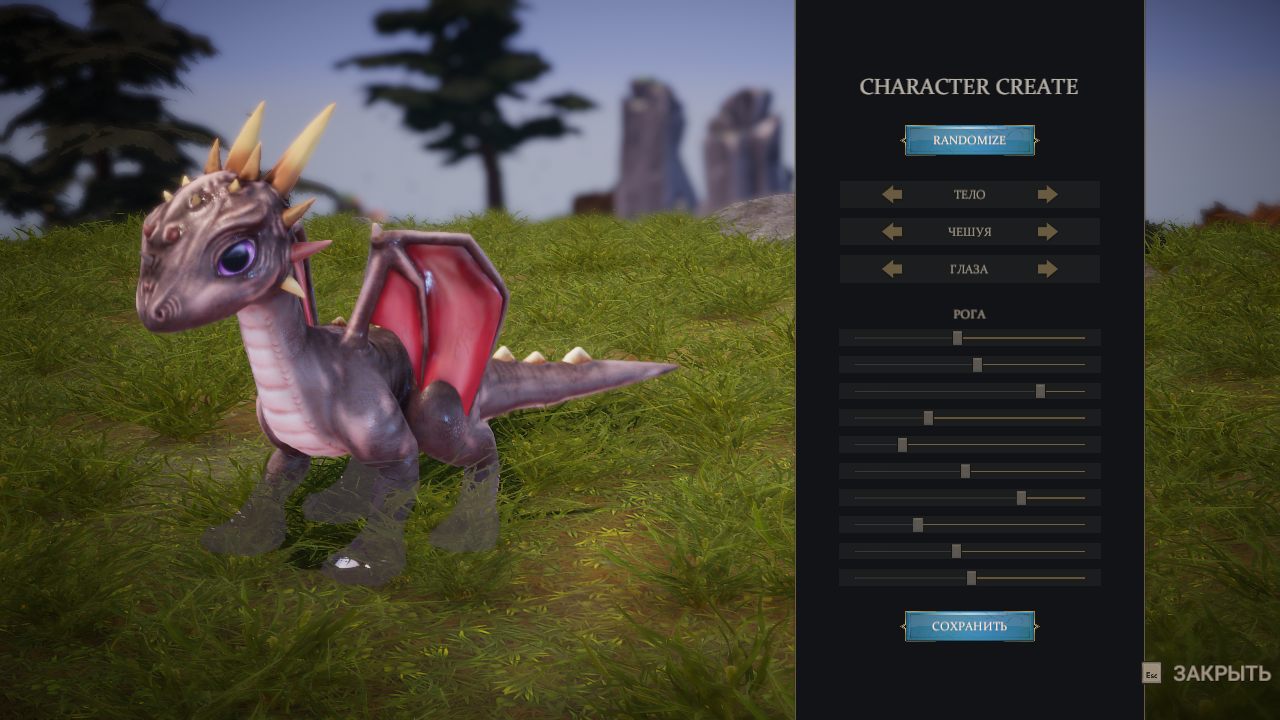This screenshot has height=720, width=1280.
Task: Close the creator via ЗАКРЫТЬ
Action: point(1220,674)
